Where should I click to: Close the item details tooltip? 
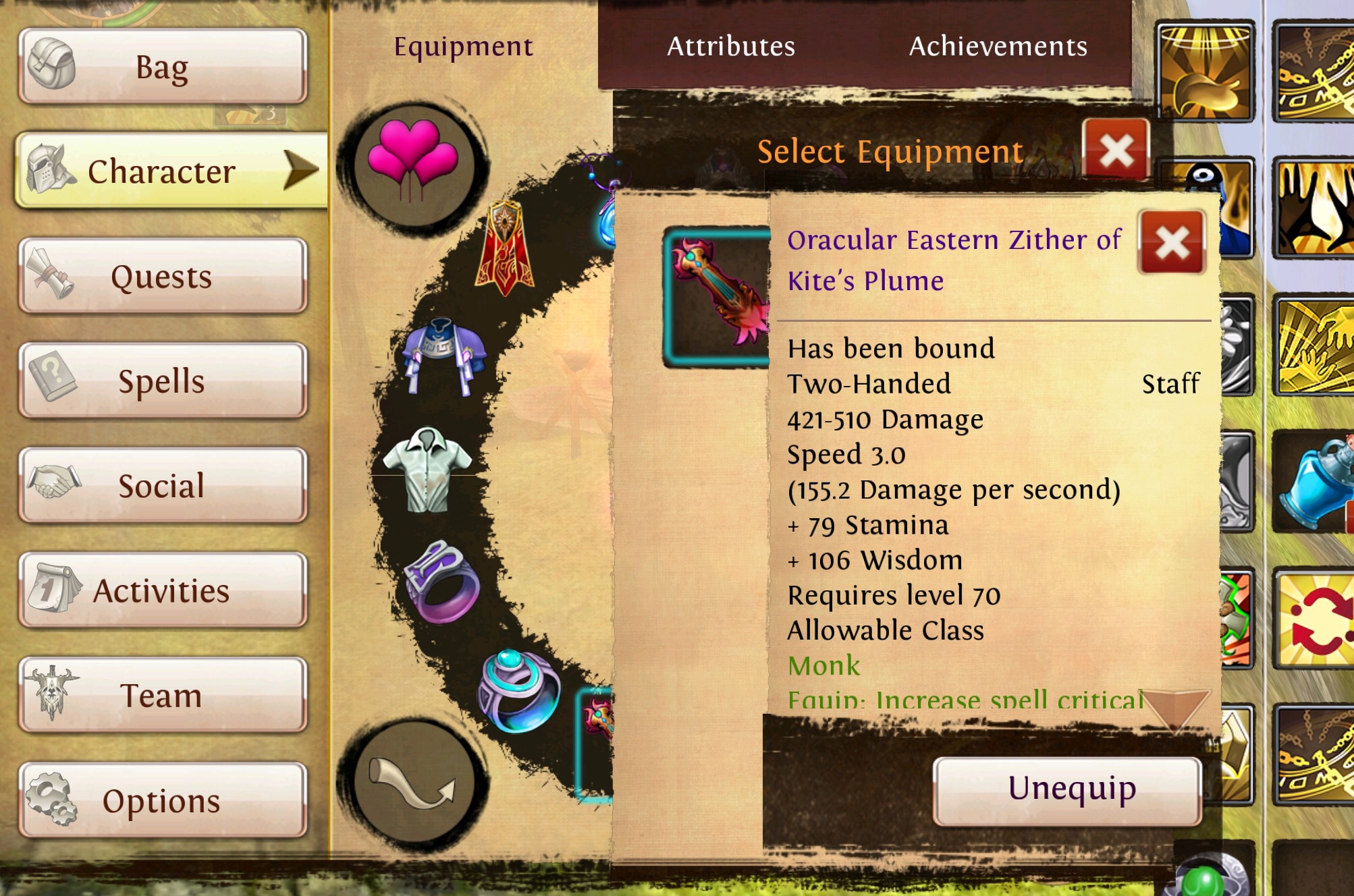pyautogui.click(x=1172, y=242)
